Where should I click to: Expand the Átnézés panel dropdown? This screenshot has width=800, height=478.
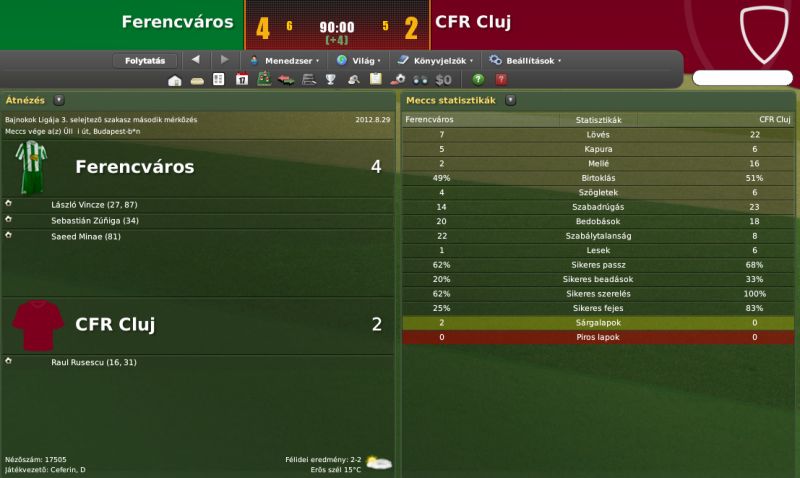point(59,100)
